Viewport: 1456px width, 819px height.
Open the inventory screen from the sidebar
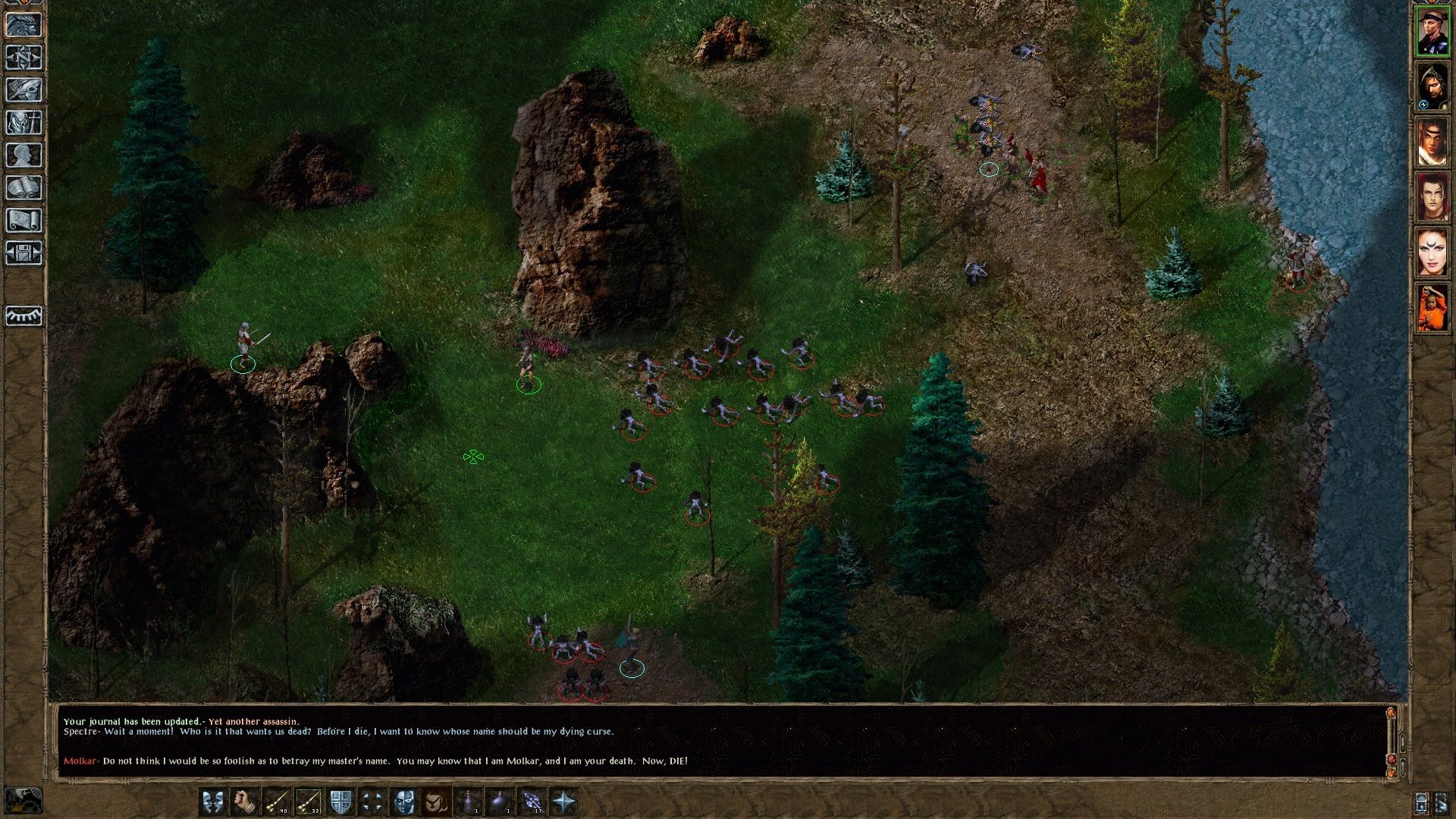[24, 122]
